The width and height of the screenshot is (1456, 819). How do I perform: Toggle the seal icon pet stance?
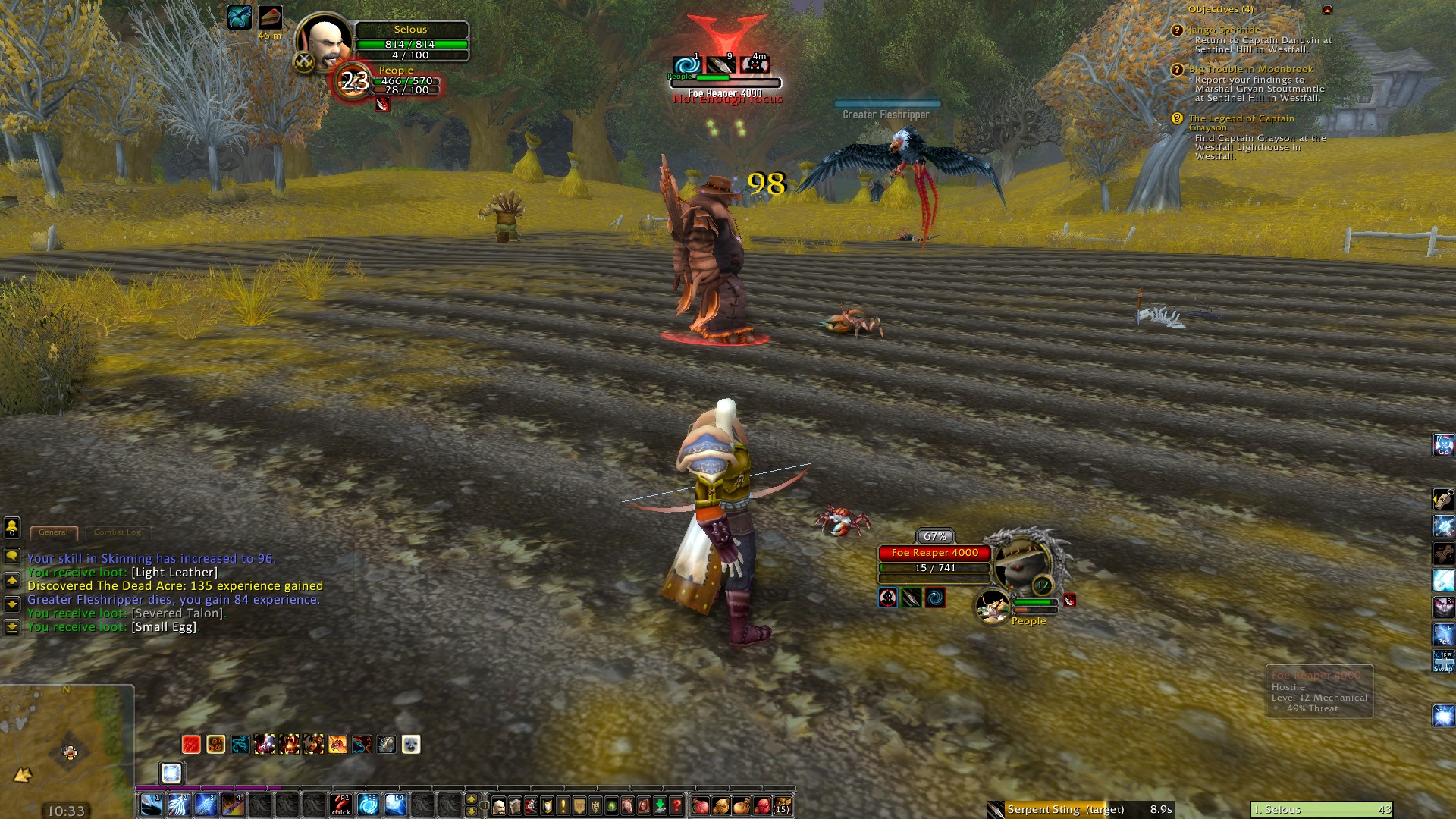[410, 745]
